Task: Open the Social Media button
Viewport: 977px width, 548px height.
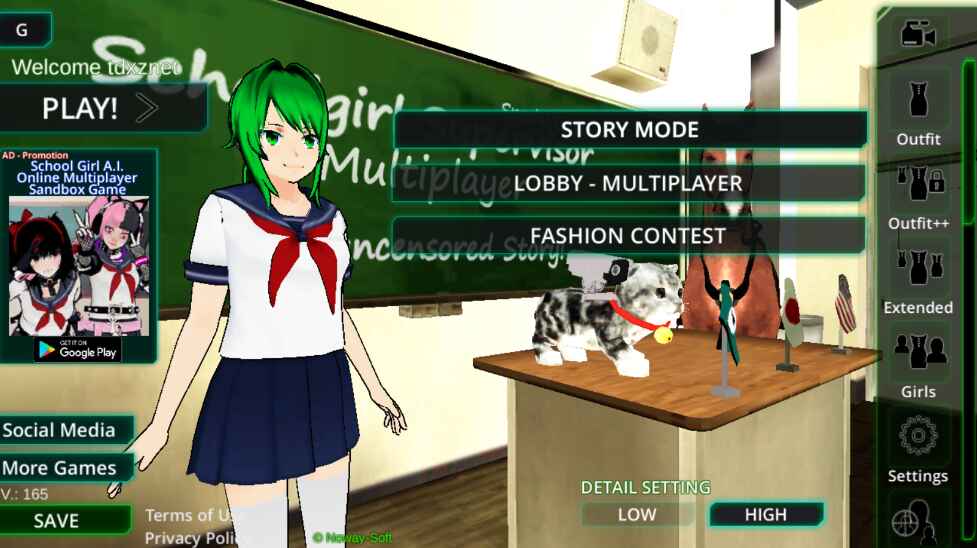Action: coord(62,430)
